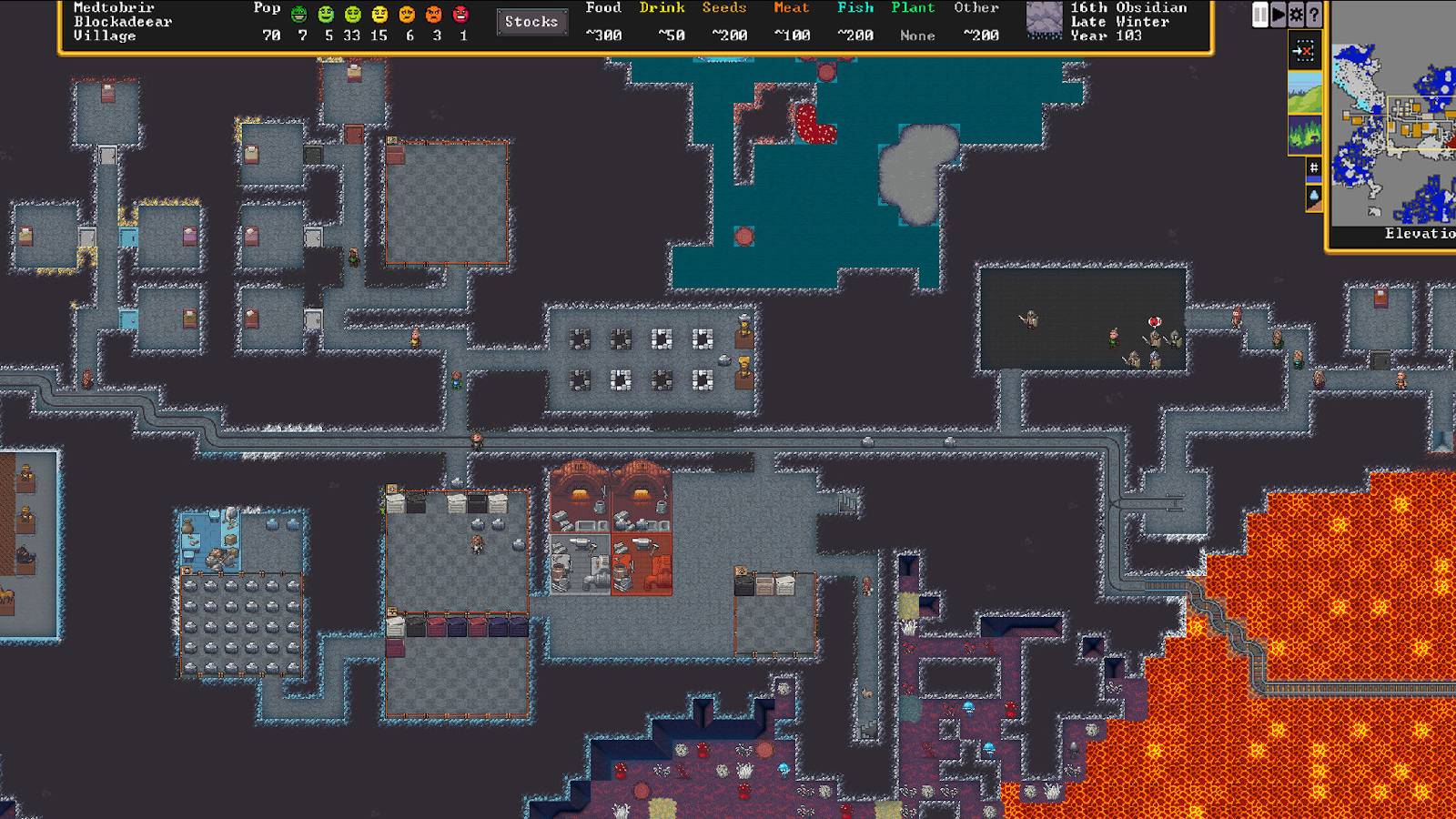This screenshot has width=1456, height=819.
Task: Toggle elevation numbers with the # minimap icon
Action: point(1312,167)
